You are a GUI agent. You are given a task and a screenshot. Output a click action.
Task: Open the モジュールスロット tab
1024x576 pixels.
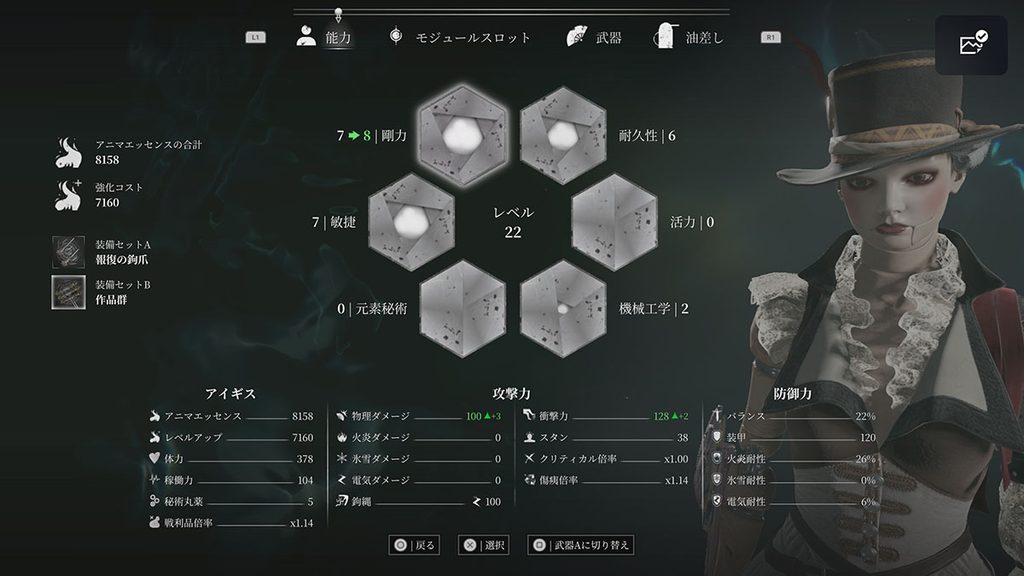pyautogui.click(x=459, y=38)
